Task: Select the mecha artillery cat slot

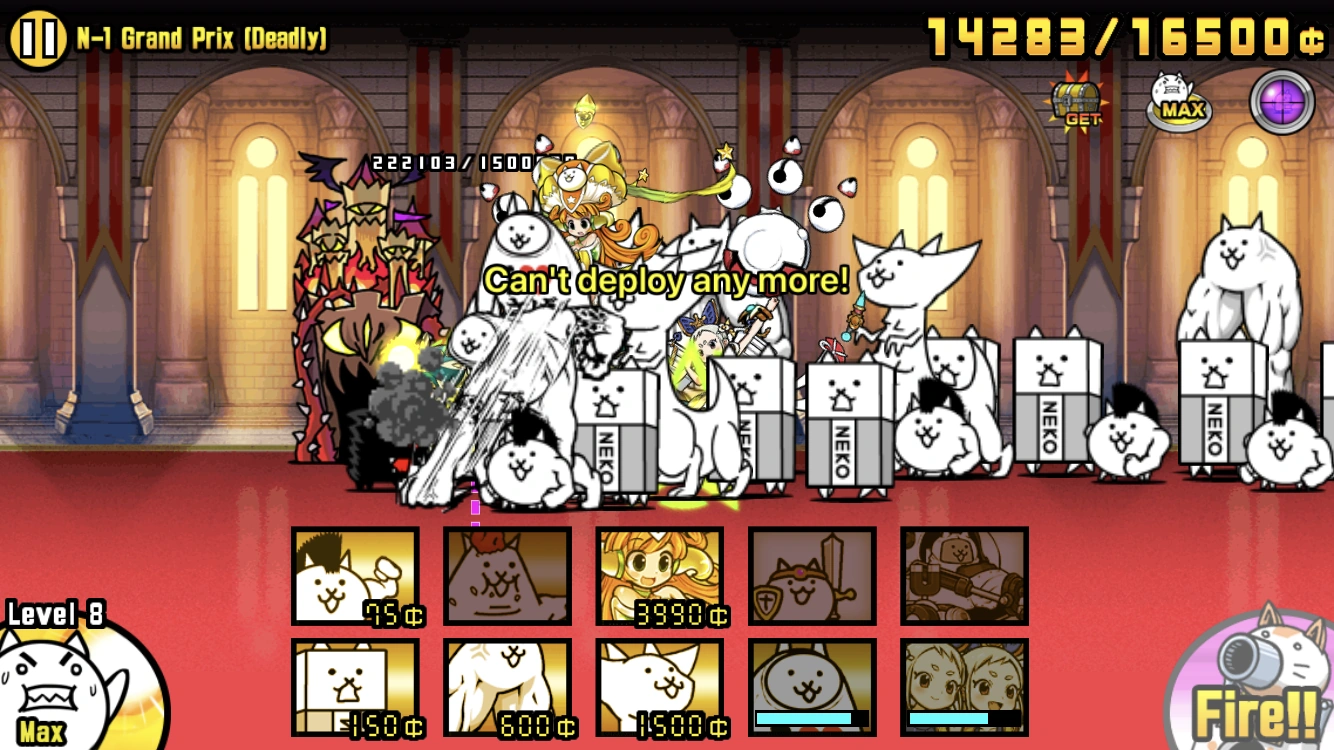Action: click(x=963, y=577)
